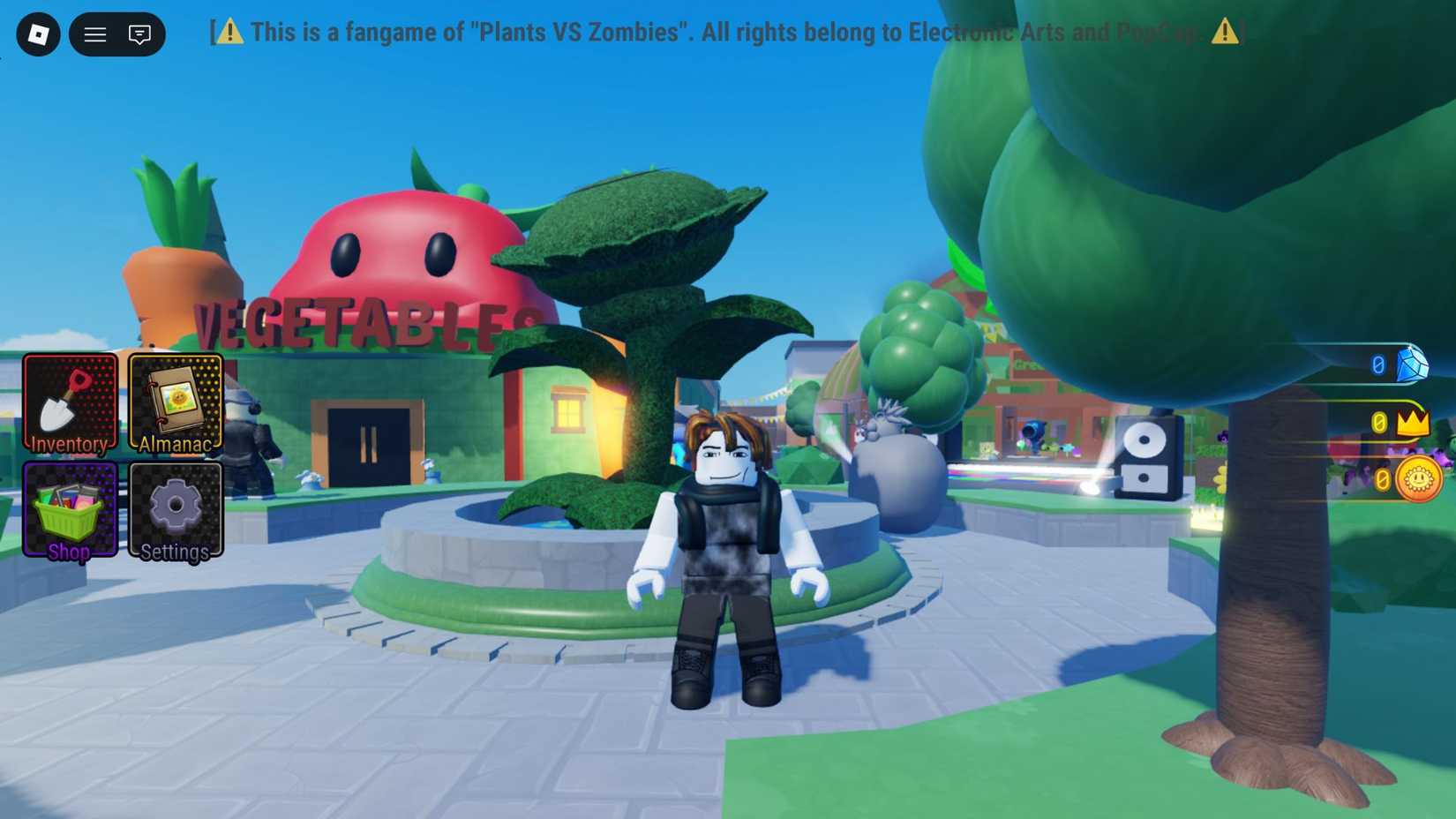
Task: Click the 'Shop' label text
Action: click(68, 552)
